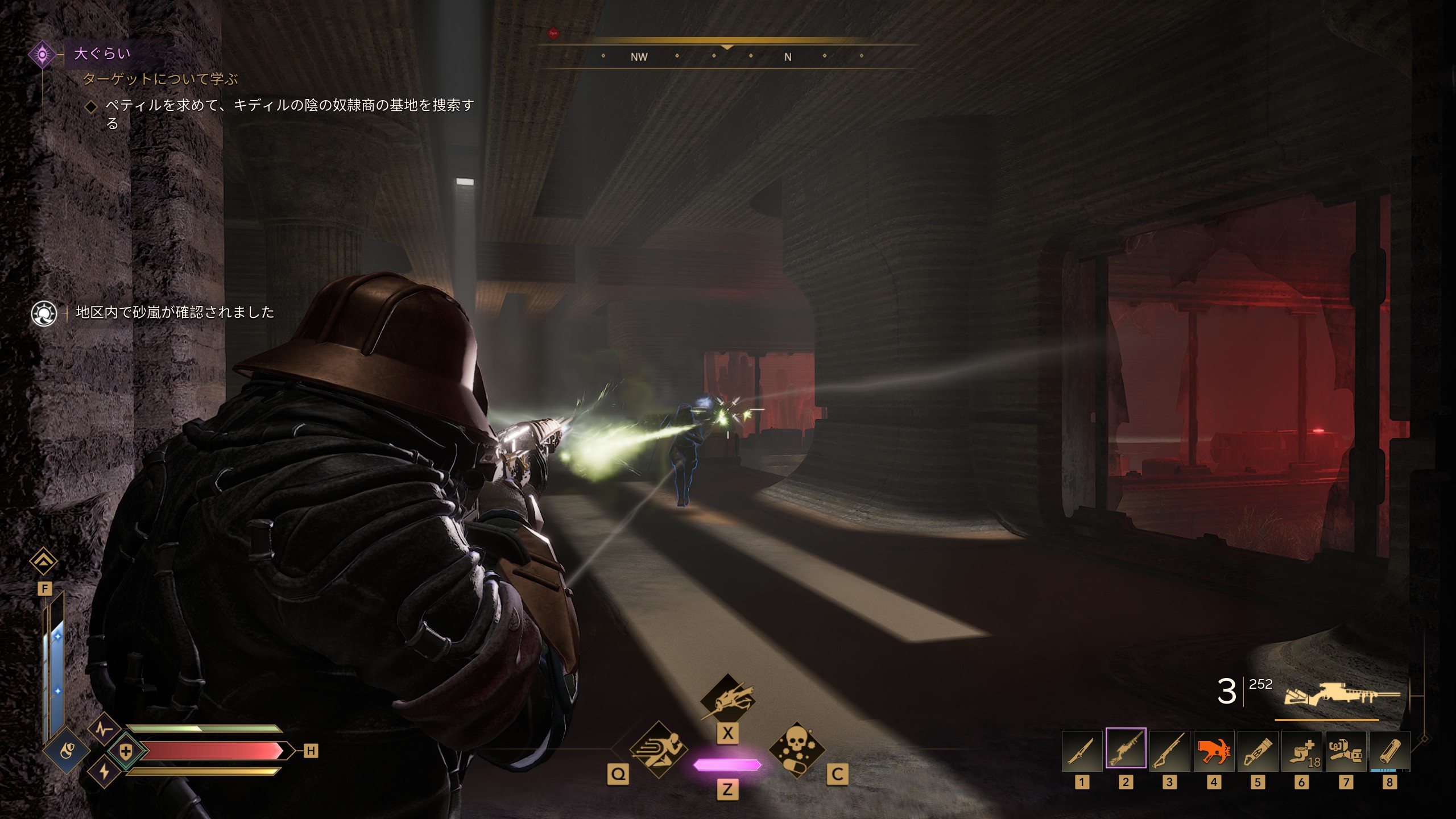This screenshot has width=1456, height=819.
Task: Click the water droplet hydration icon
Action: pos(67,752)
